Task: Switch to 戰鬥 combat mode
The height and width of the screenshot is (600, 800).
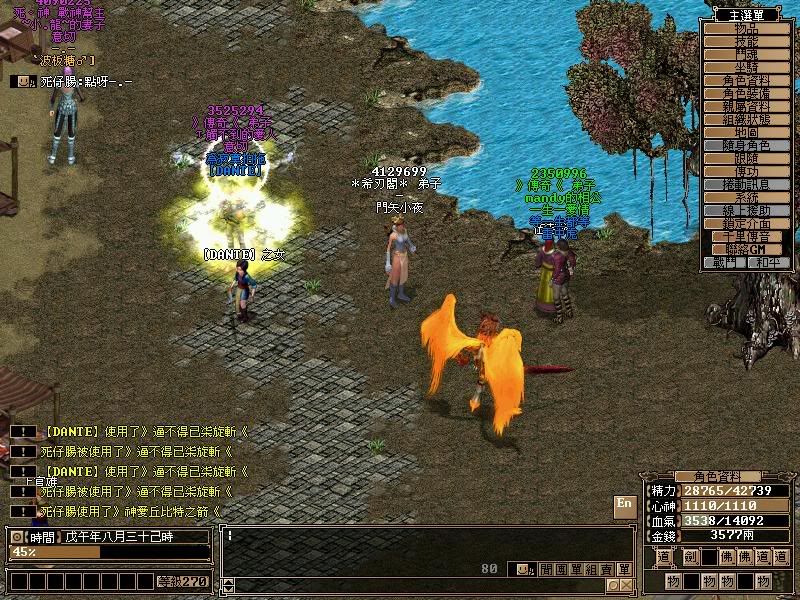Action: (725, 263)
